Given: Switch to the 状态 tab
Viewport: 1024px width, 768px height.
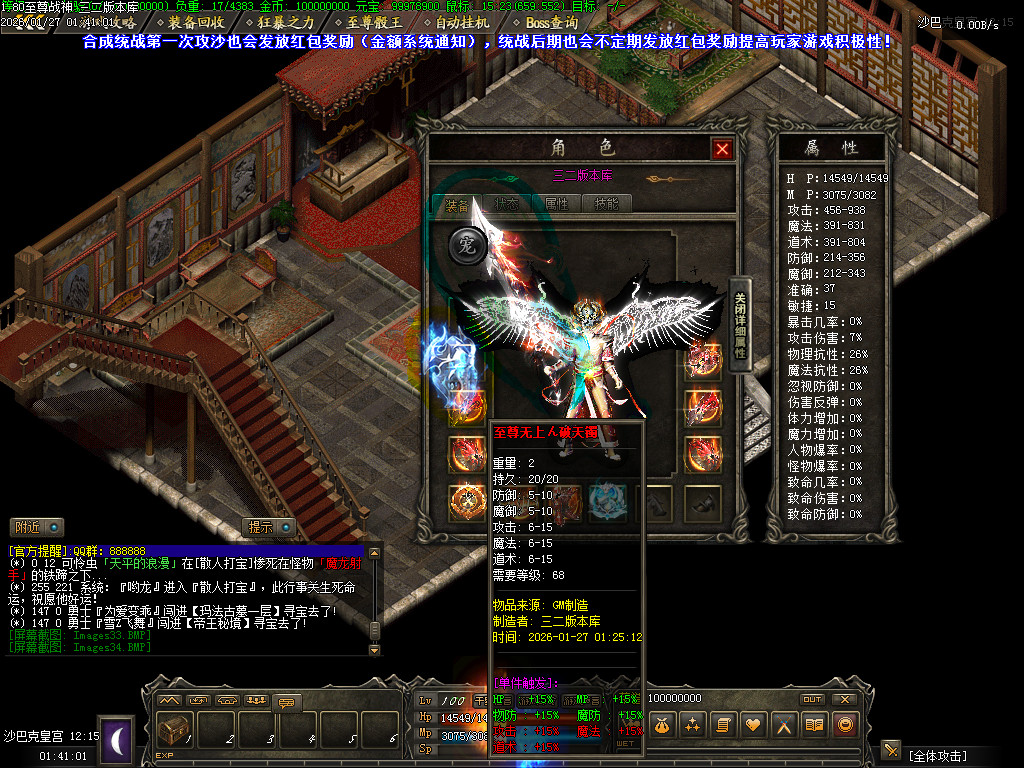Looking at the screenshot, I should point(506,204).
